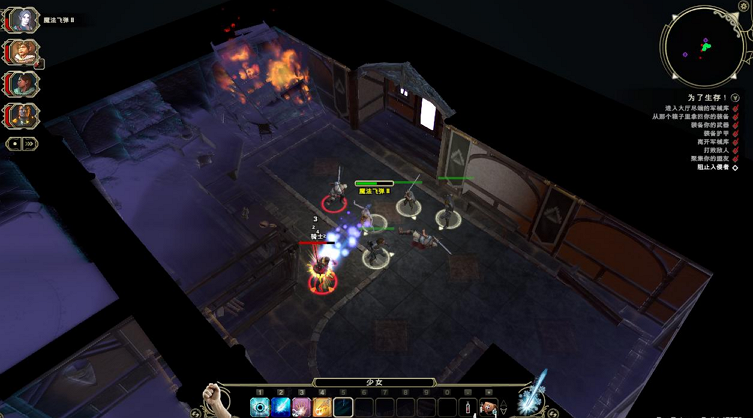Select the dwarf party member portrait

click(x=23, y=52)
